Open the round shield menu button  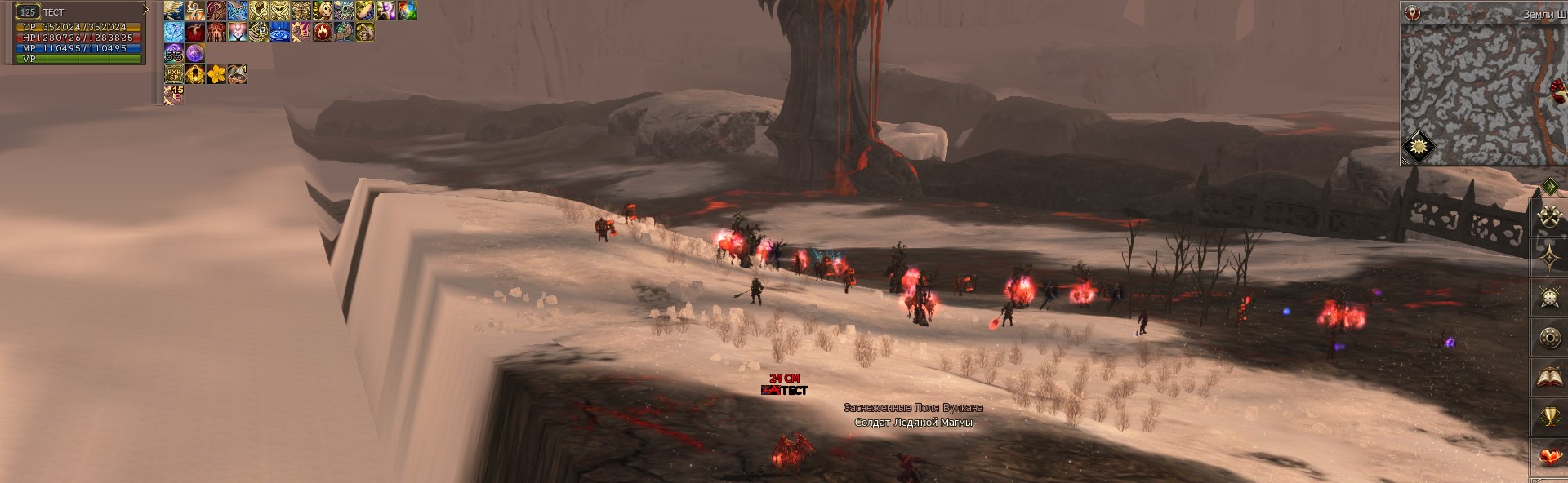(1550, 338)
